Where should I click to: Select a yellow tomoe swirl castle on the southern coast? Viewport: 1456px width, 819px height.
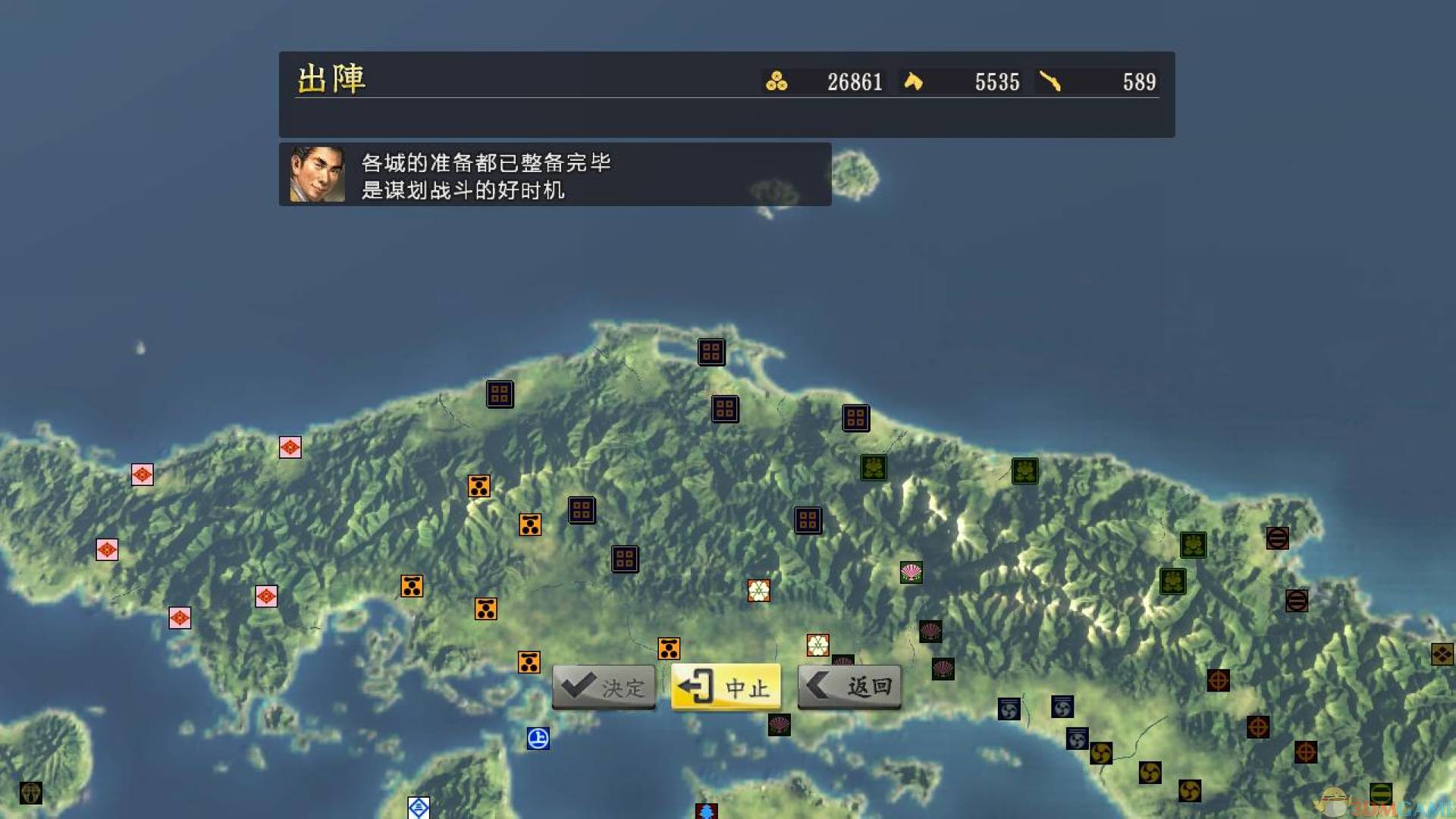coord(1100,754)
